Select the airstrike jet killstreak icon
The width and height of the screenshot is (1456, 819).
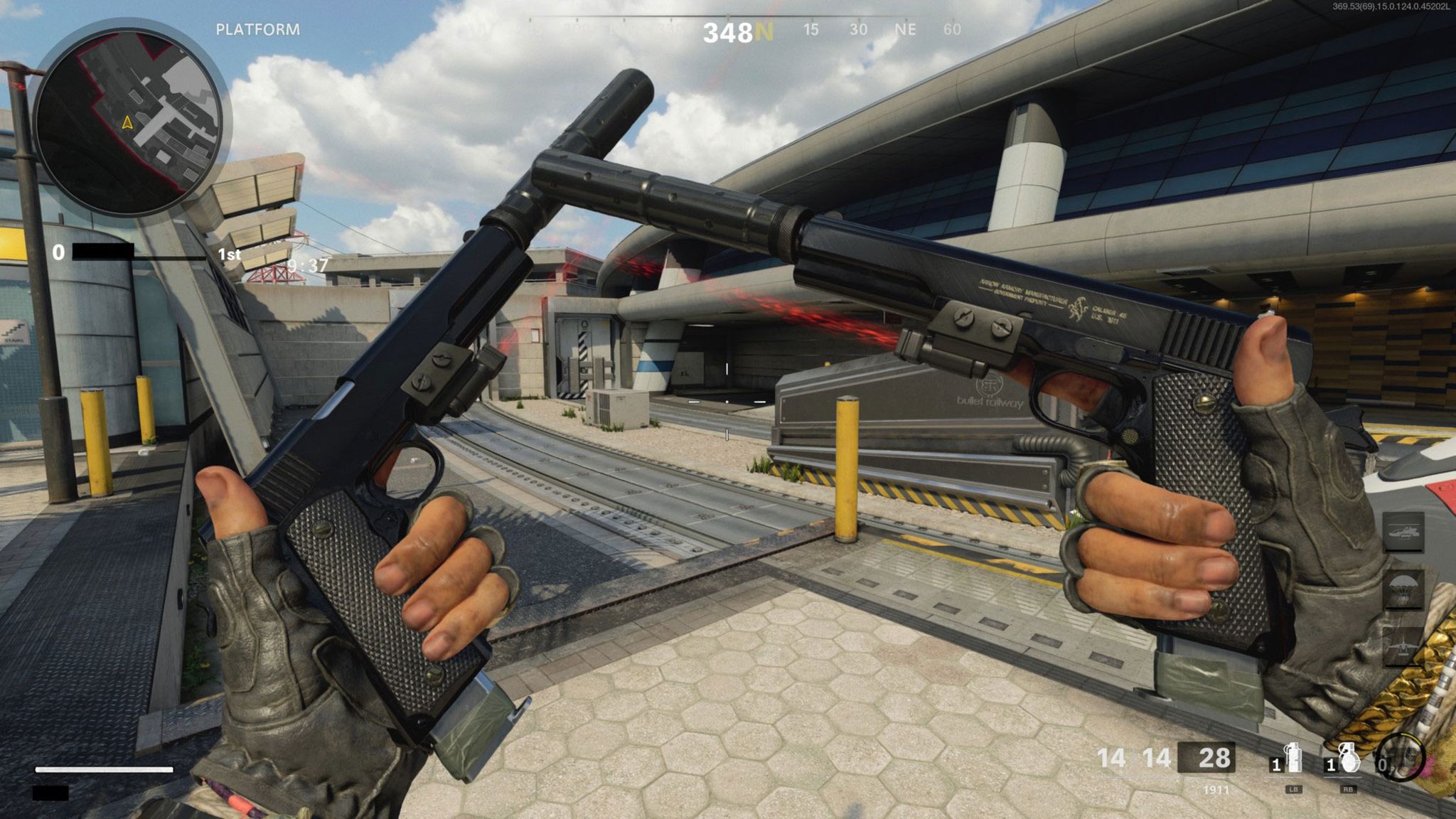pos(1403,645)
